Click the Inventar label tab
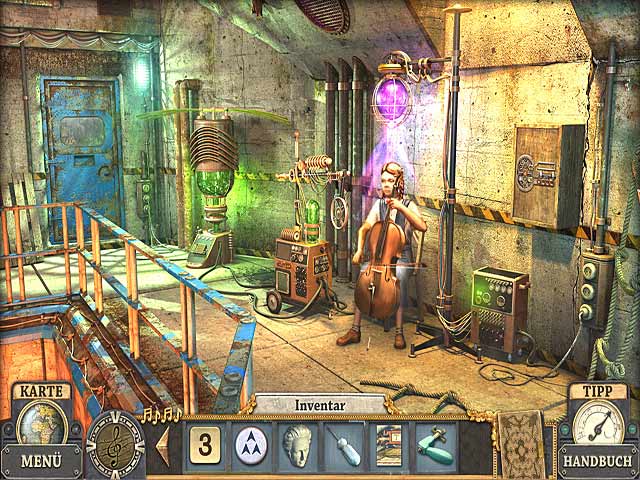Viewport: 640px width, 480px height. coord(320,405)
